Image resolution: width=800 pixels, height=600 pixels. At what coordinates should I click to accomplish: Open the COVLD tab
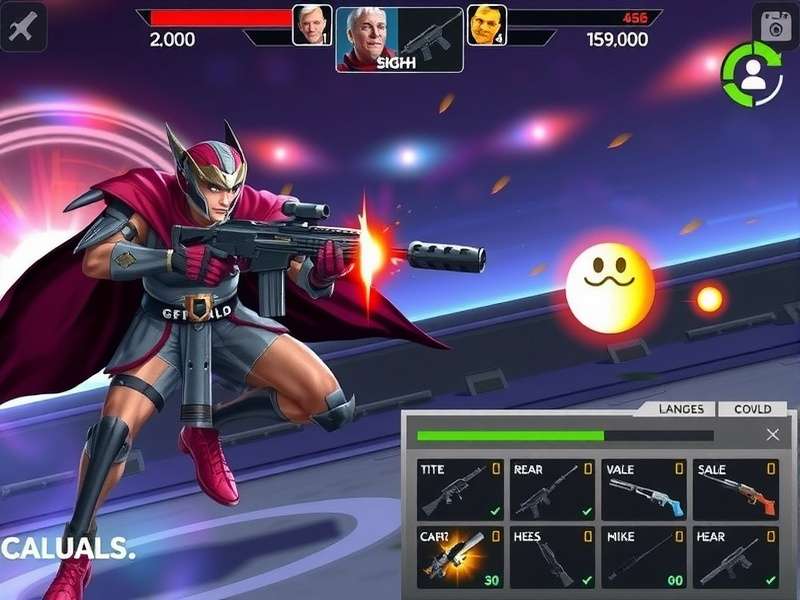tap(752, 409)
